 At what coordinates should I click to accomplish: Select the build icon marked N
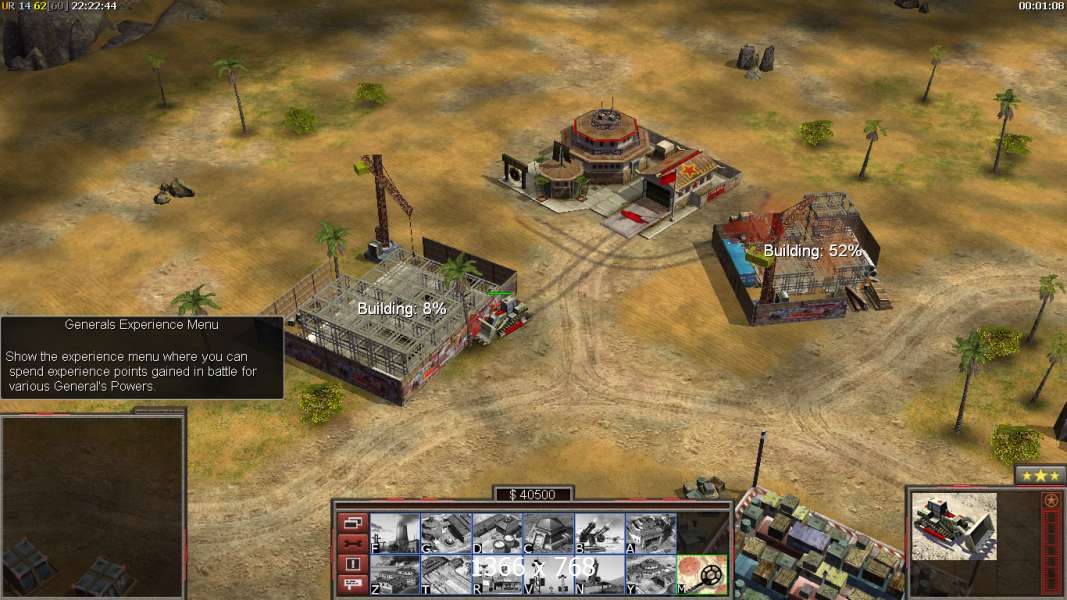[x=599, y=574]
